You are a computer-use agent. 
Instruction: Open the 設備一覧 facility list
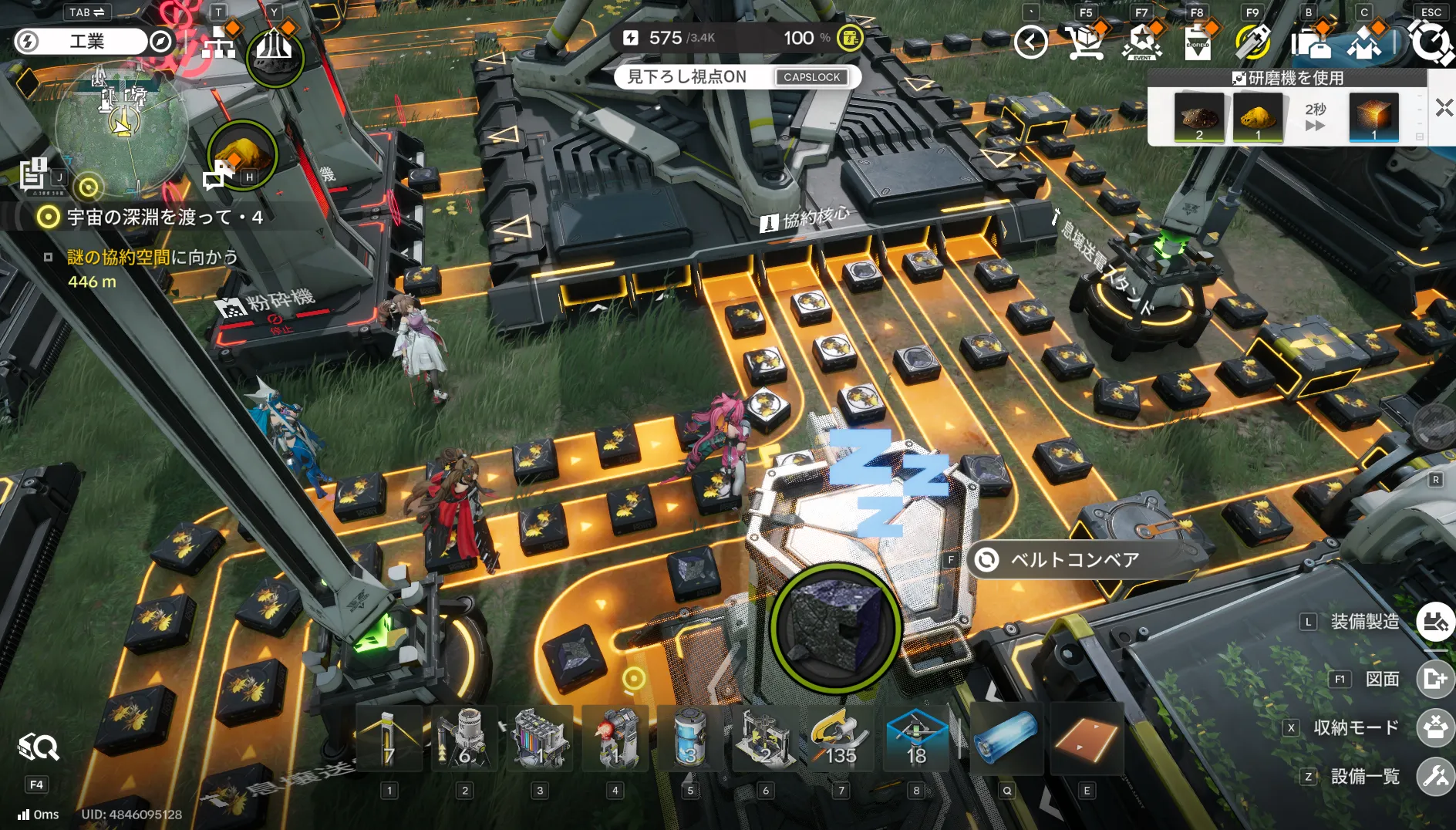(x=1434, y=777)
